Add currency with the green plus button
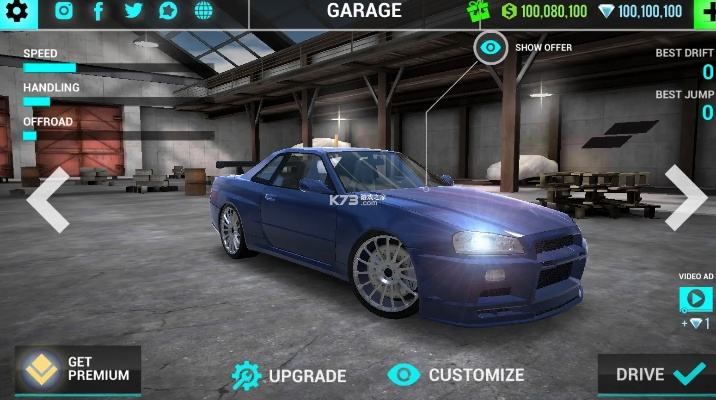 tap(703, 12)
